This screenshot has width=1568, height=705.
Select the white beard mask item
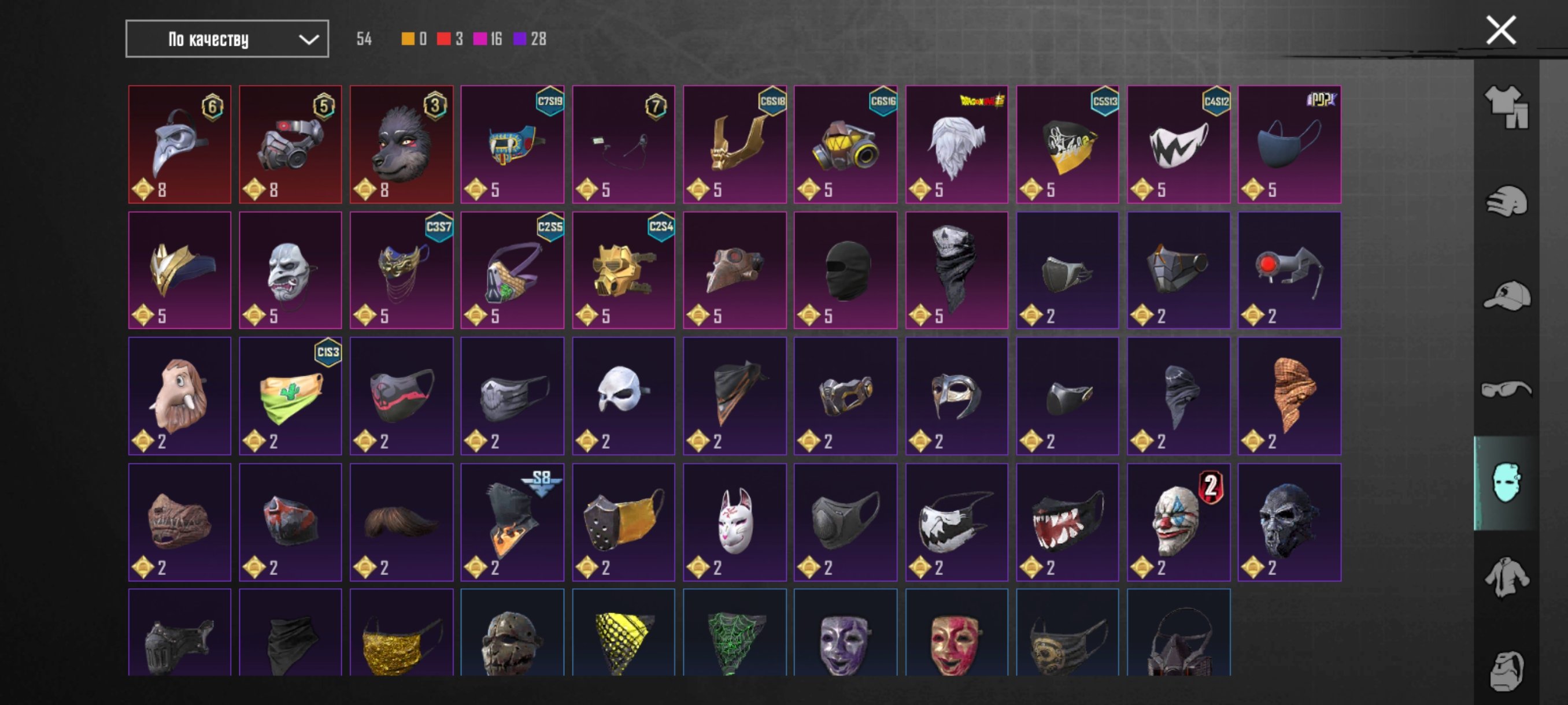(x=956, y=145)
